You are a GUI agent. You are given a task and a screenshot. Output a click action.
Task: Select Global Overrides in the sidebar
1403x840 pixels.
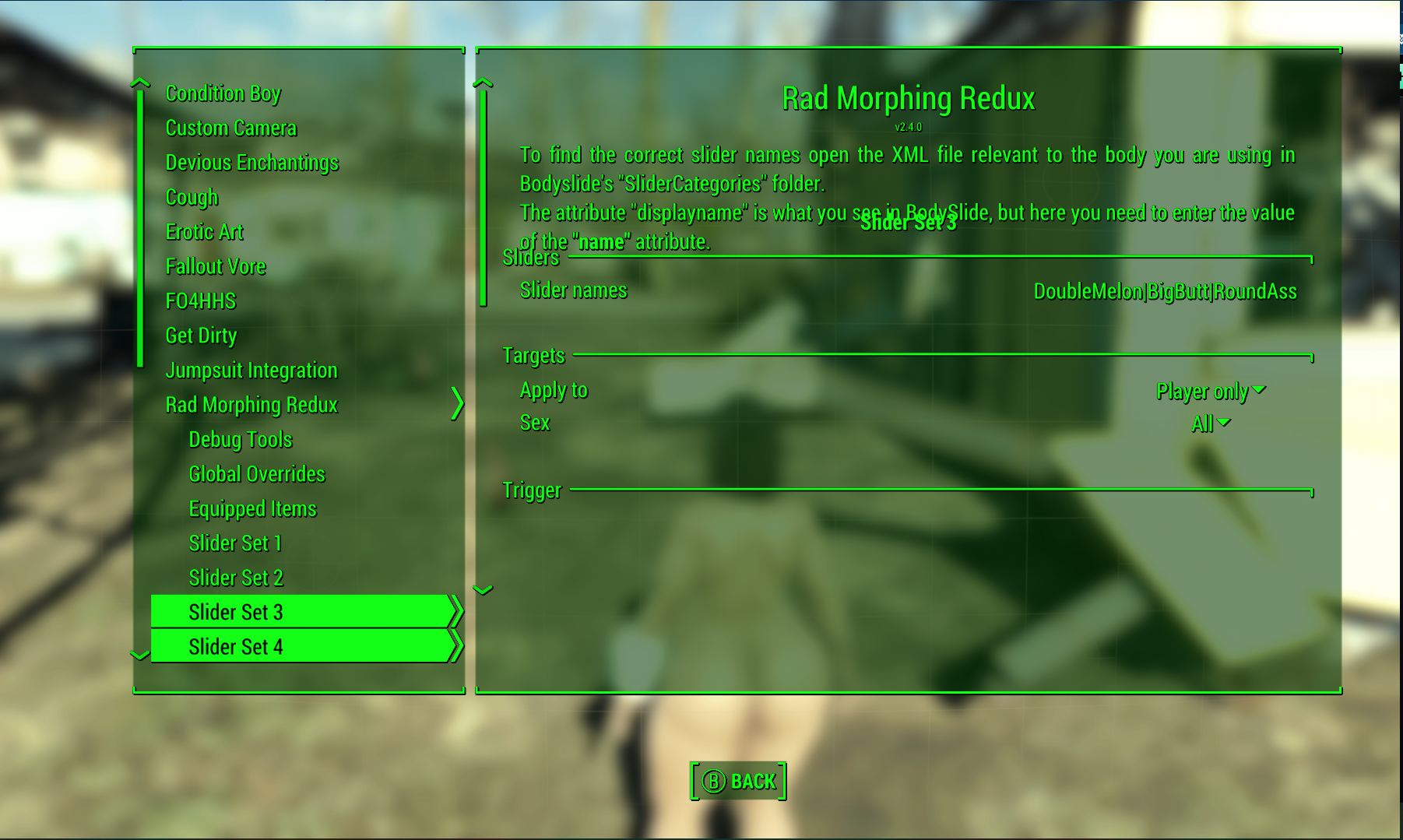click(257, 473)
